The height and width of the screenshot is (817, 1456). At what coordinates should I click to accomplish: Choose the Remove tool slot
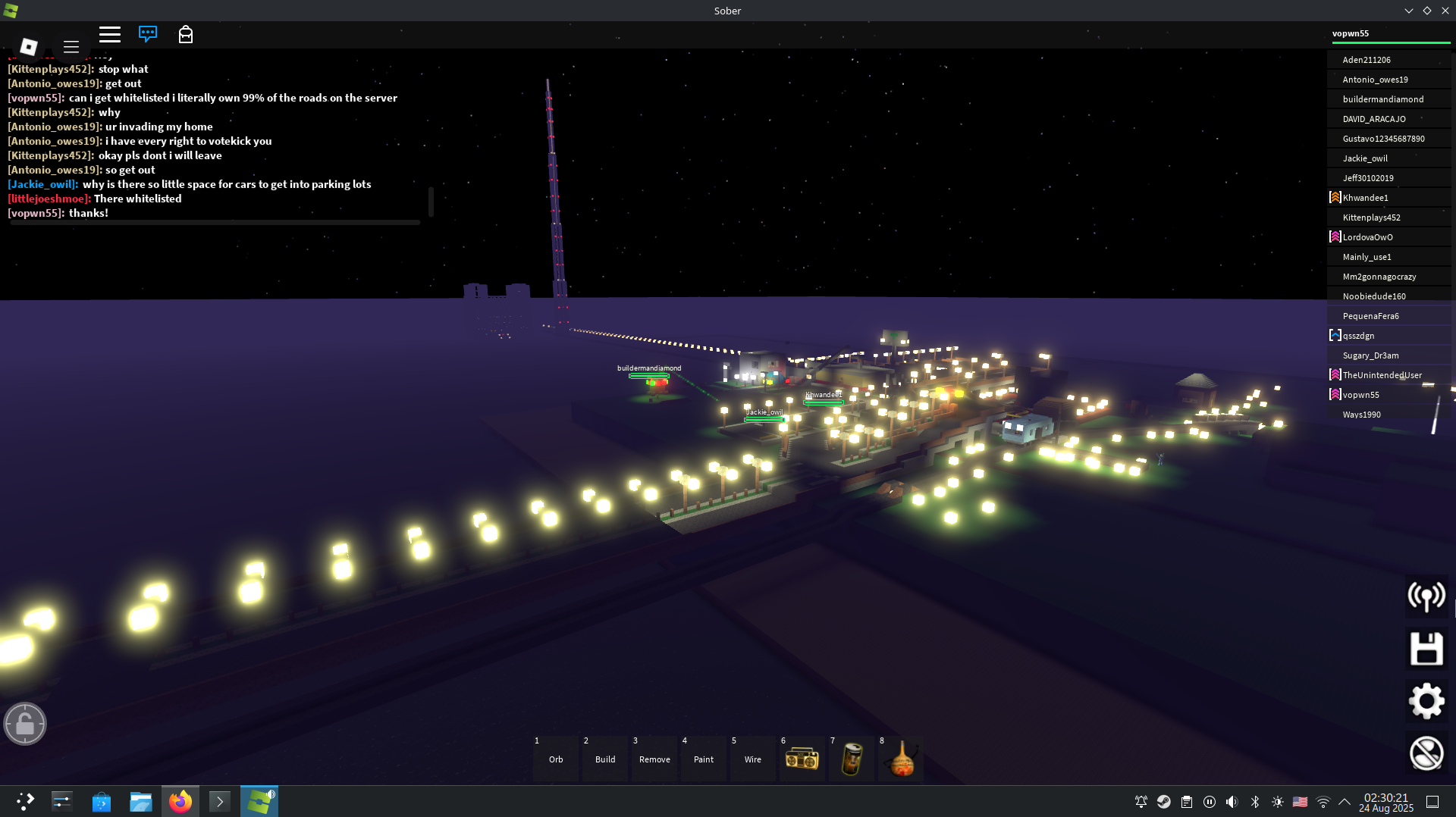click(x=654, y=758)
